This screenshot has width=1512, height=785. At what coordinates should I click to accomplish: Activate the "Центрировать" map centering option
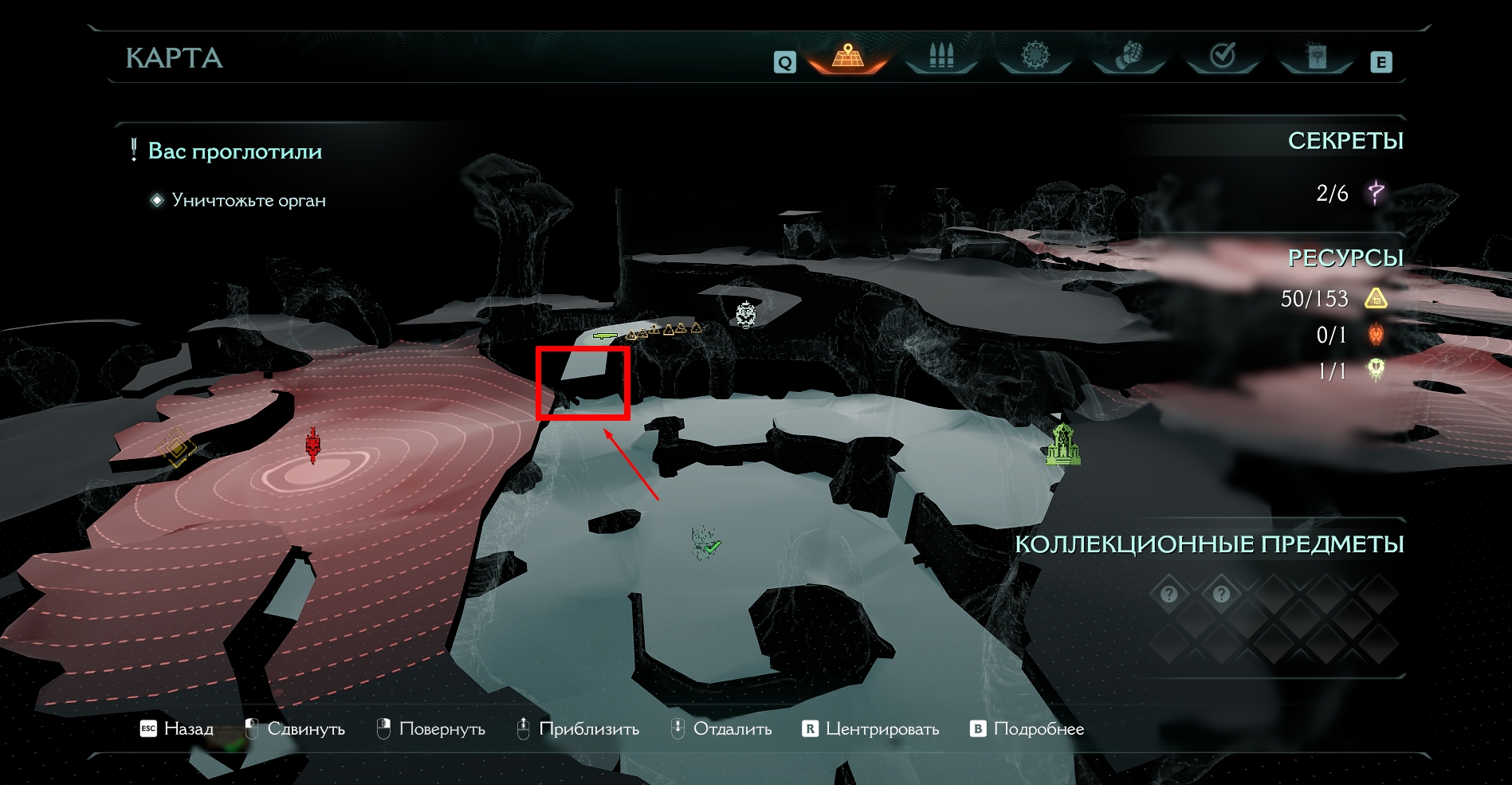[x=871, y=728]
